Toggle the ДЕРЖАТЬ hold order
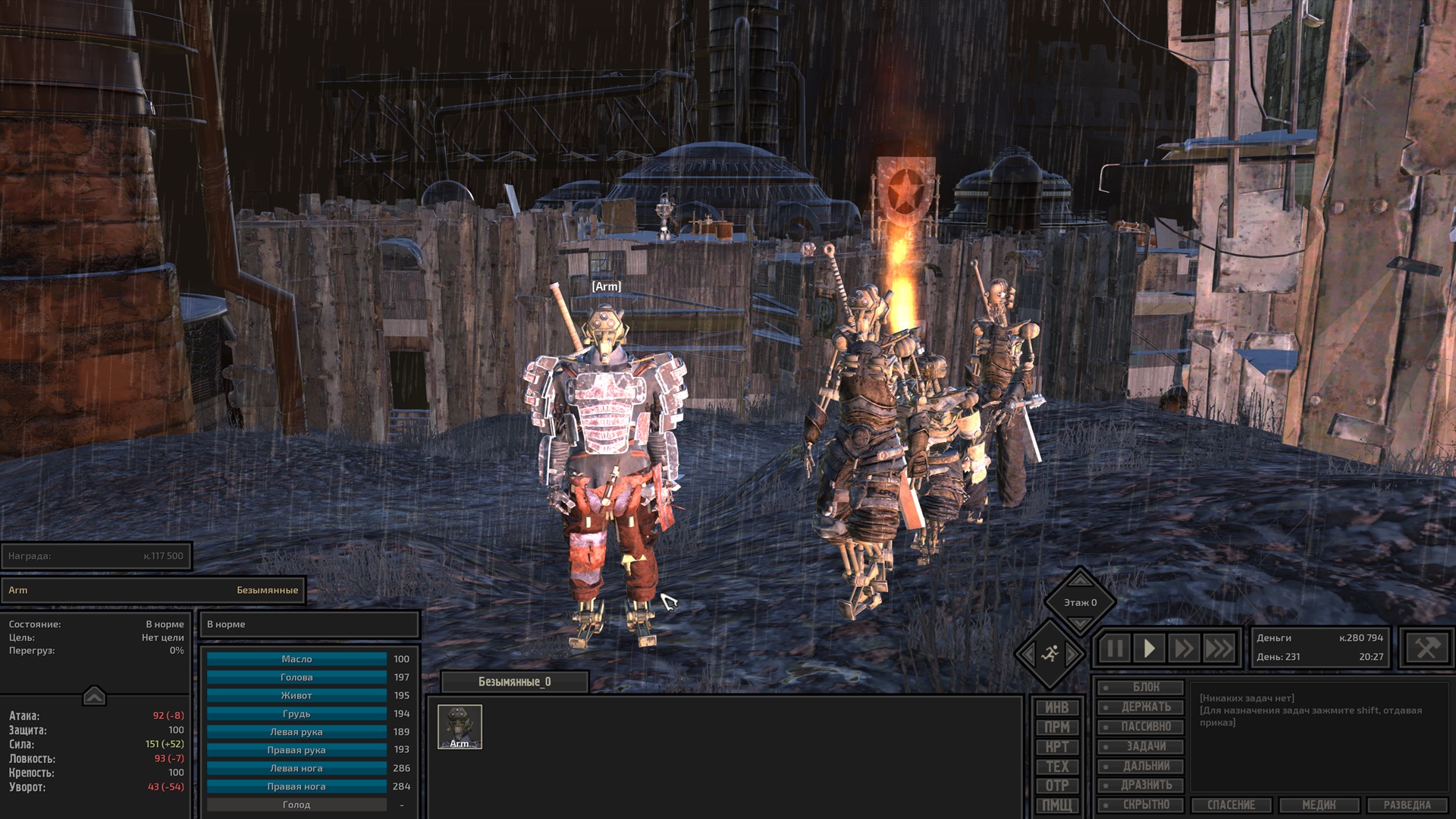 tap(1141, 708)
